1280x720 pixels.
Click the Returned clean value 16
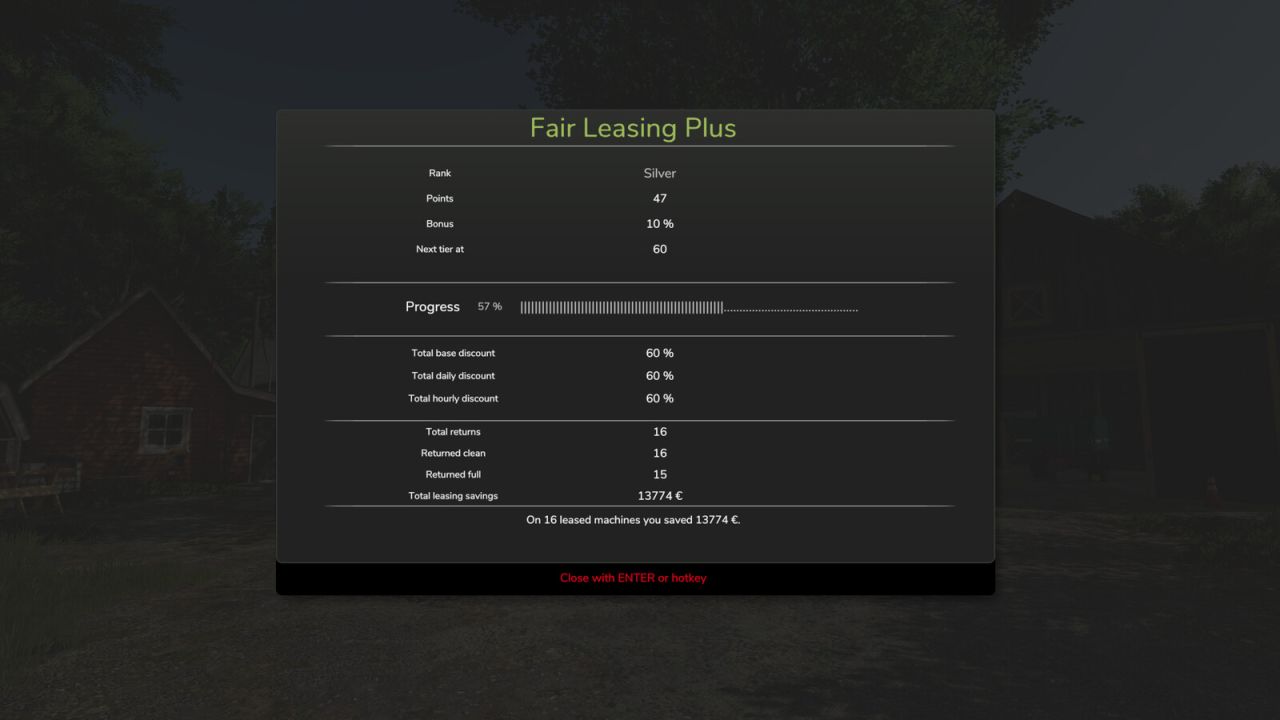click(659, 453)
